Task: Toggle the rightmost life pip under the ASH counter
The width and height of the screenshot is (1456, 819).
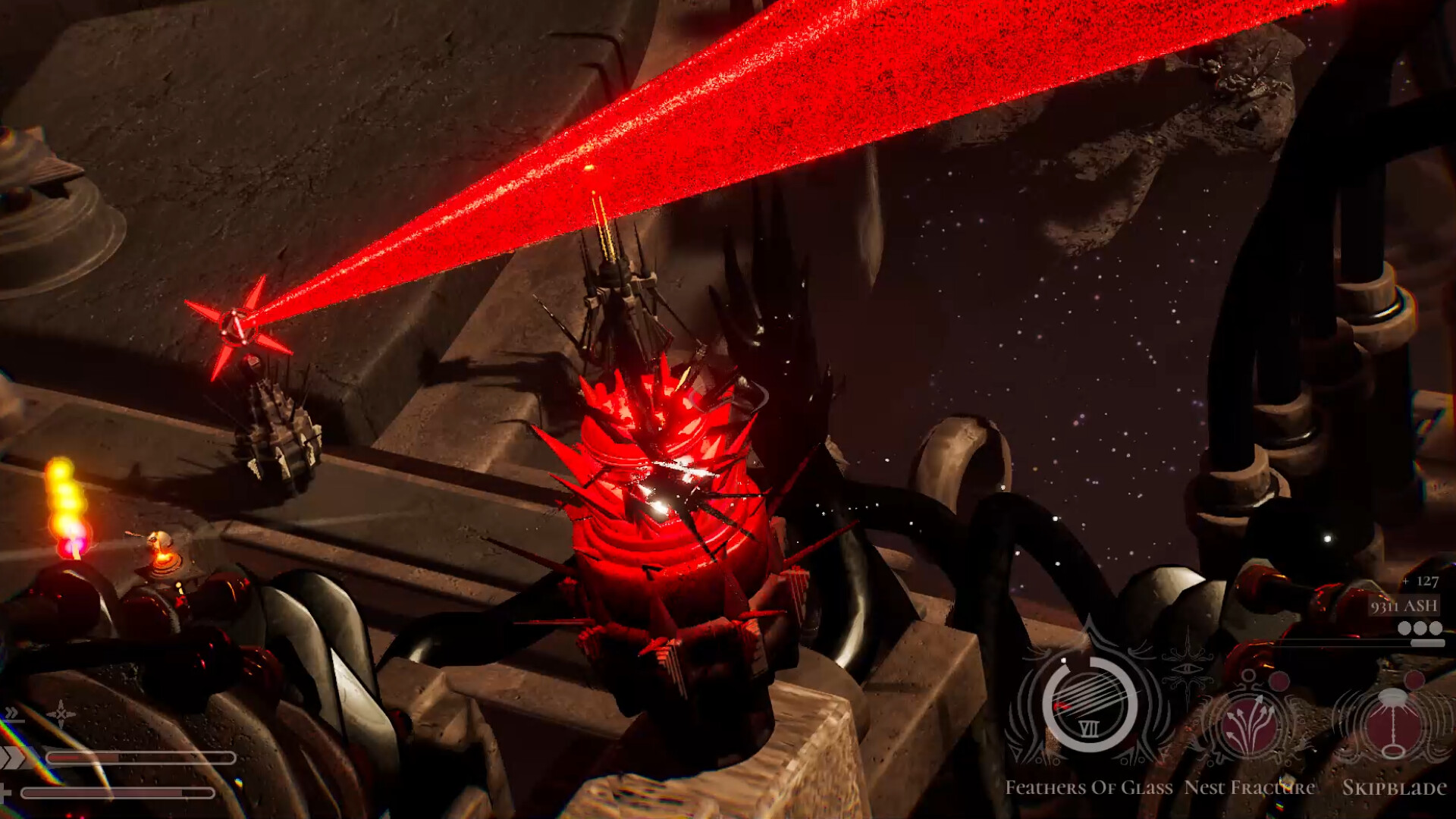Action: click(1436, 628)
